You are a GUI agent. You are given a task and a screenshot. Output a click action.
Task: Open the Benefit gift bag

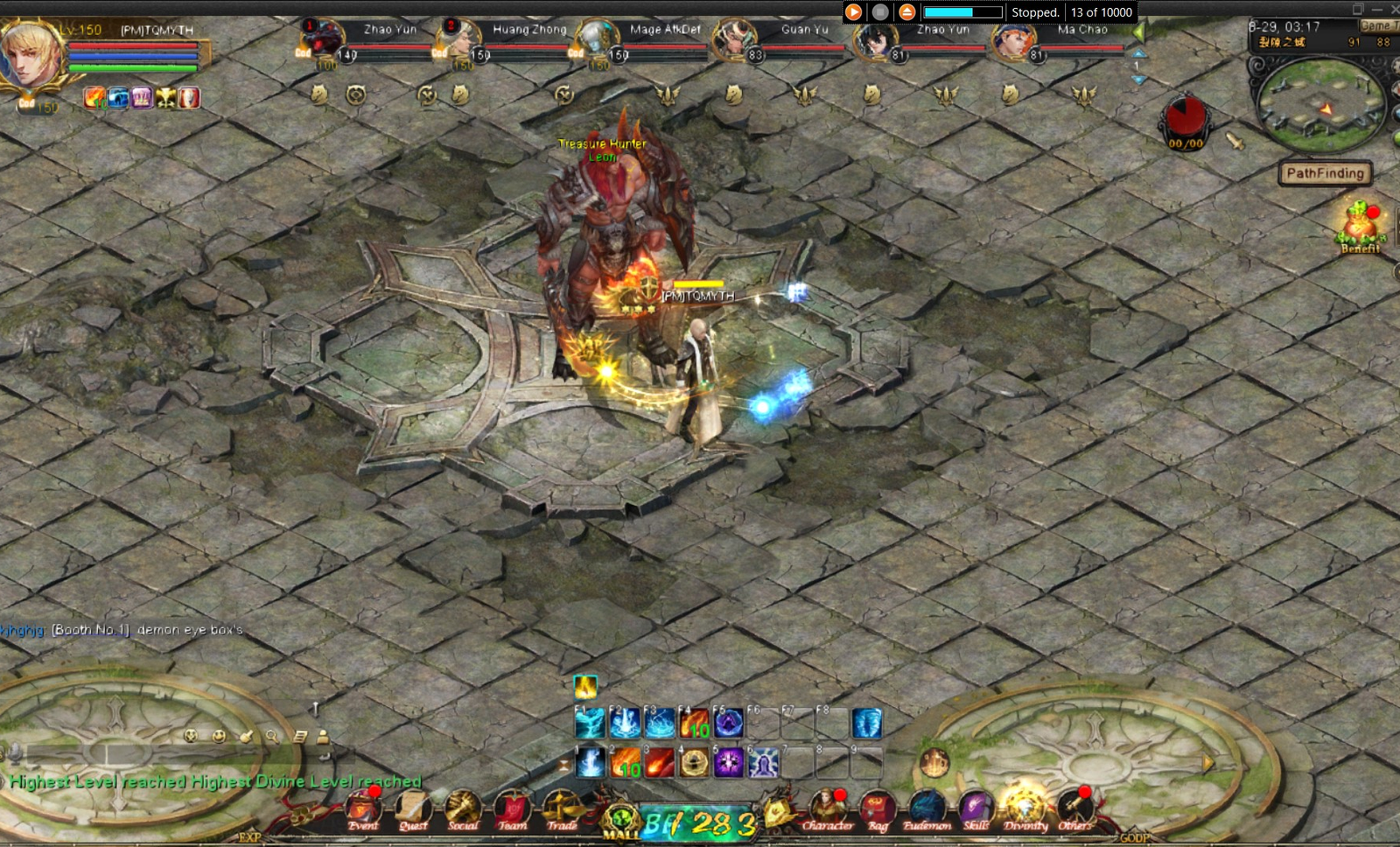[x=1359, y=225]
